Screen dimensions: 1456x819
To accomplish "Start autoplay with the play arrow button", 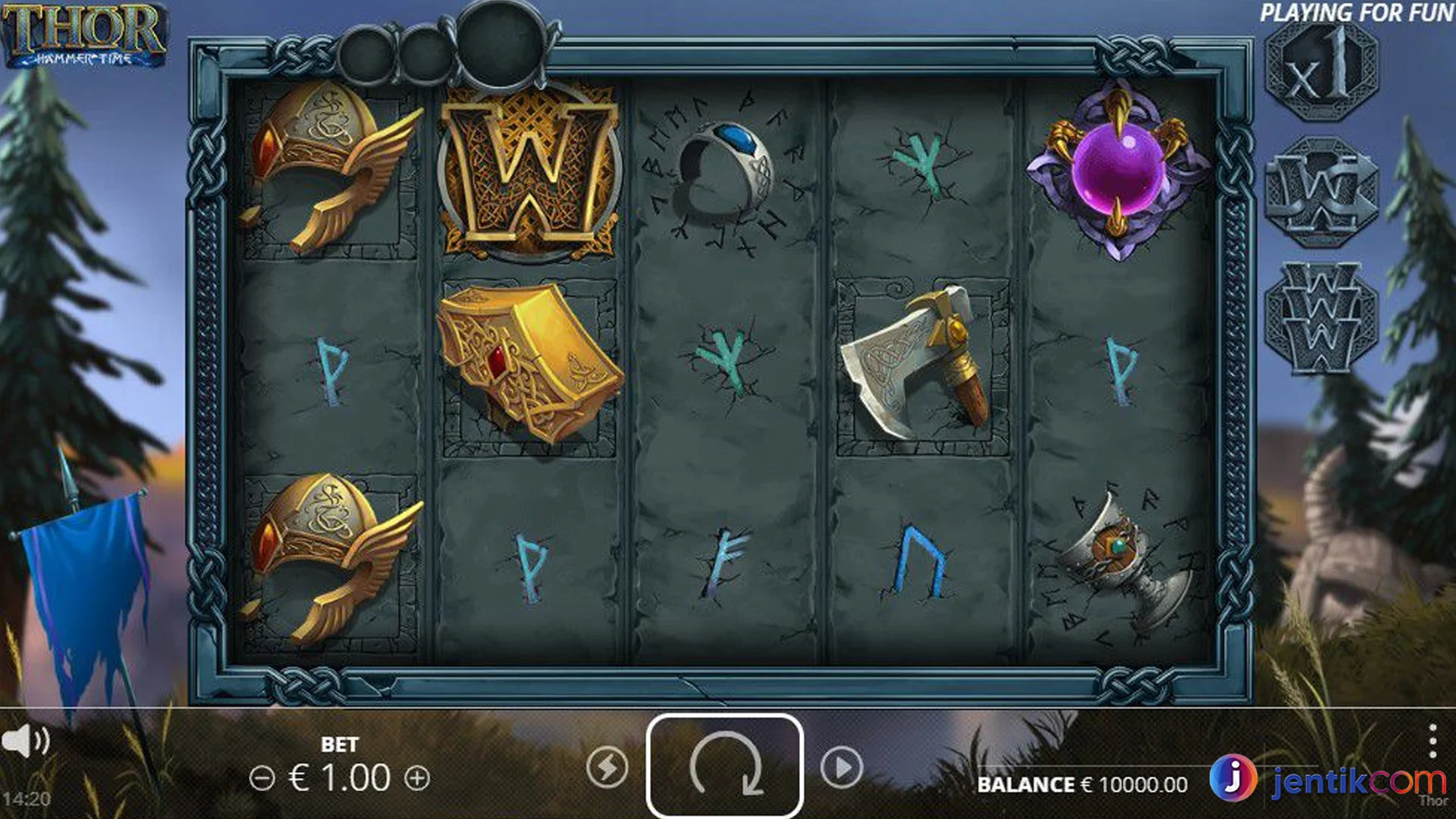I will click(x=842, y=767).
